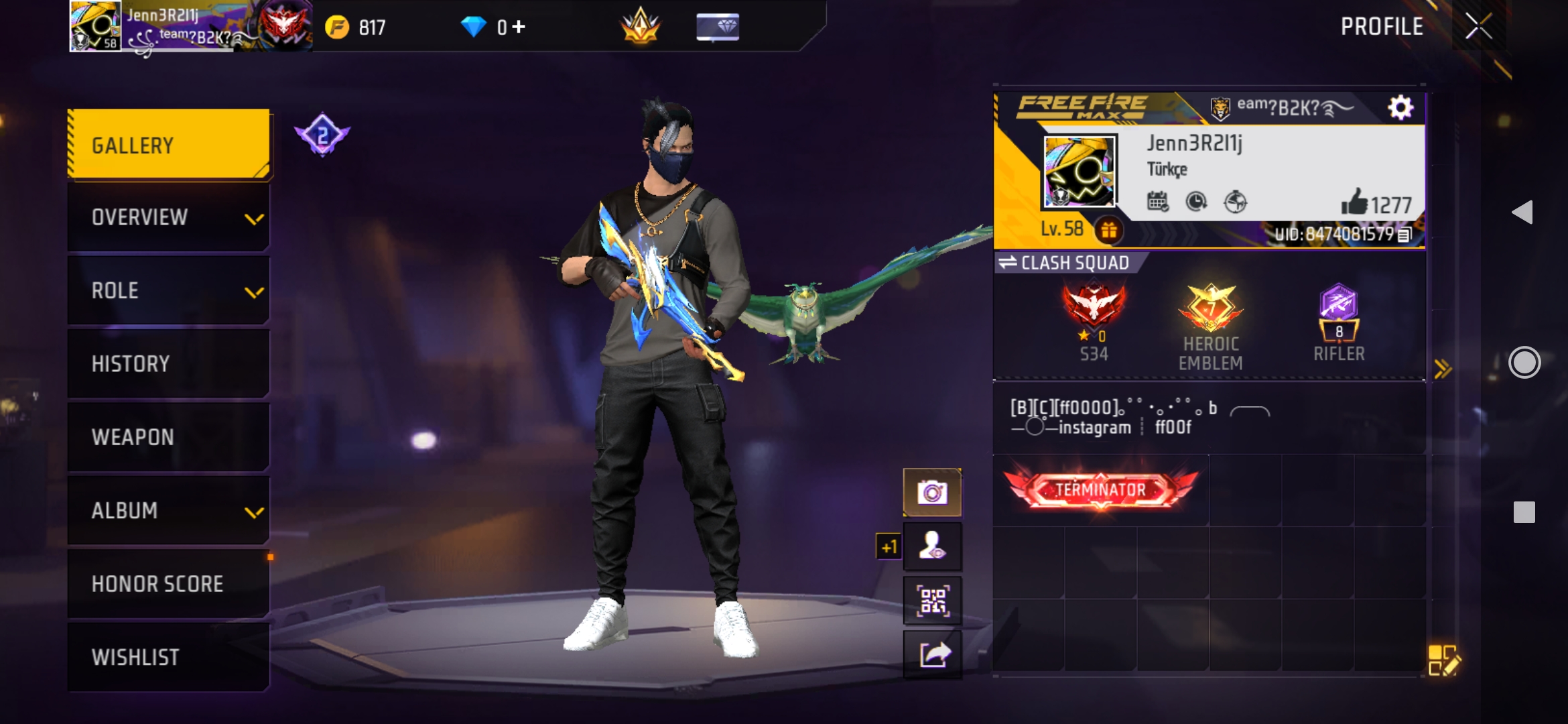Open the QR code scanner icon
Viewport: 1568px width, 724px height.
click(x=933, y=600)
